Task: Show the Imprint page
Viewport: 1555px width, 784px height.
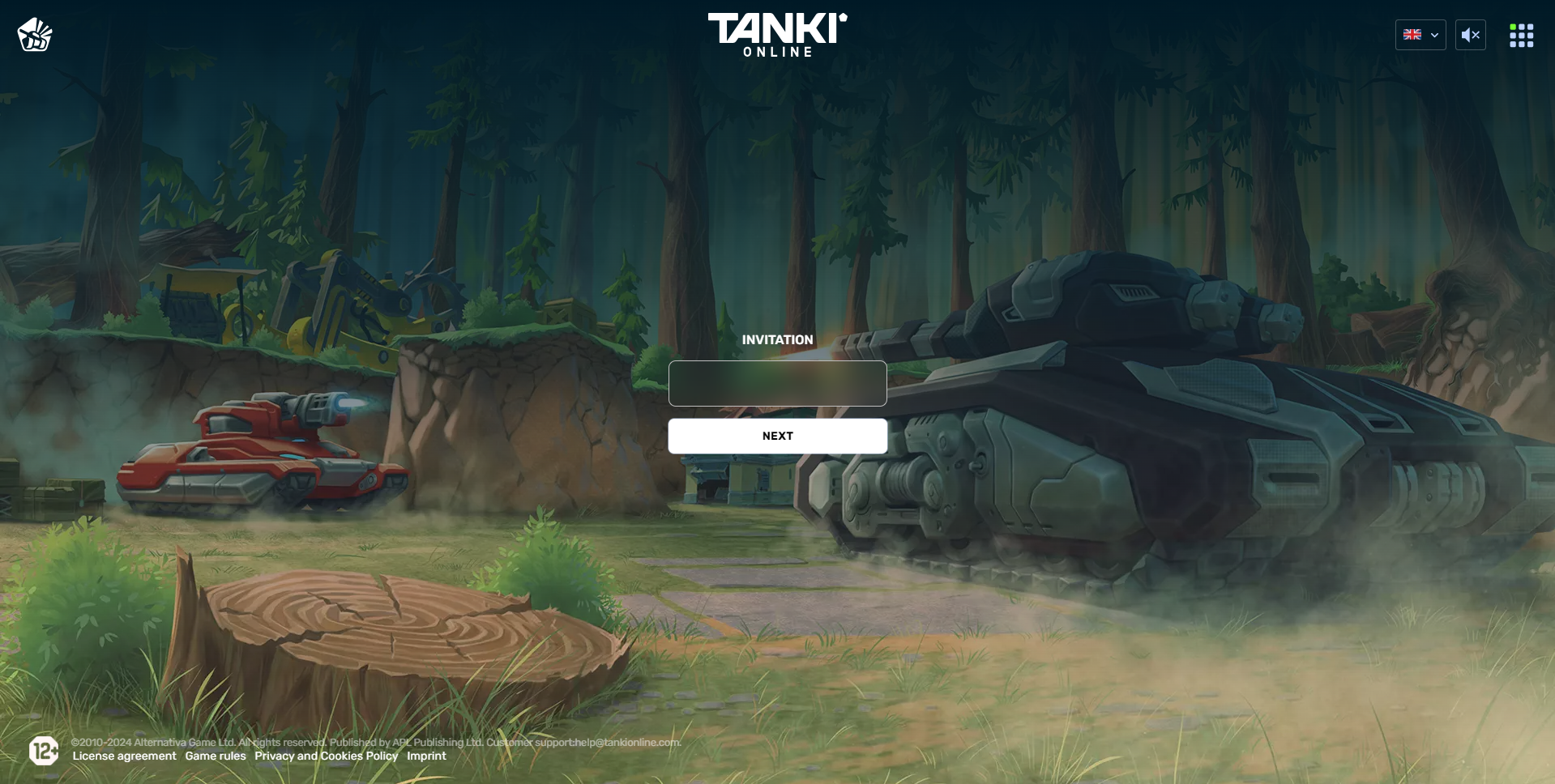Action: [x=426, y=756]
